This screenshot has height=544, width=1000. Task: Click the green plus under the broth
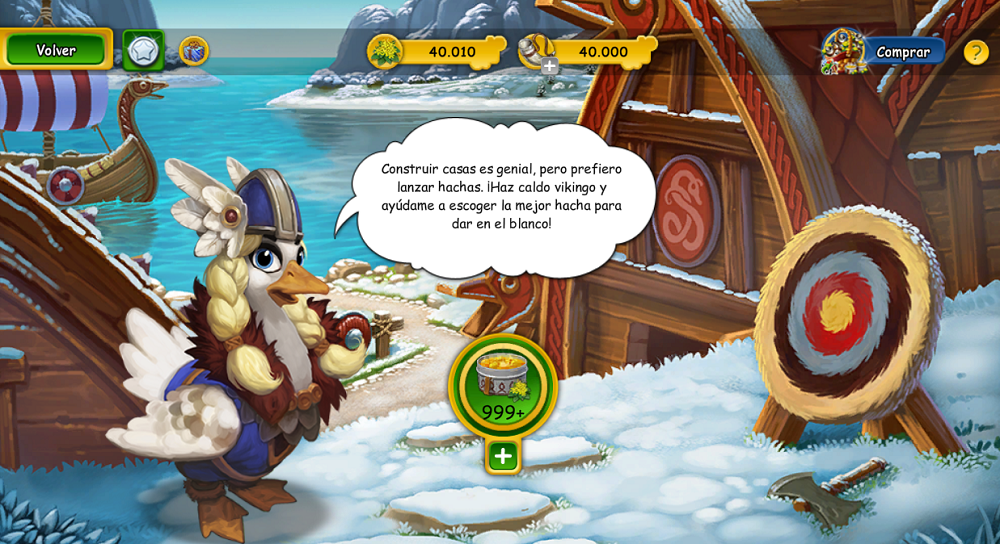coord(503,456)
